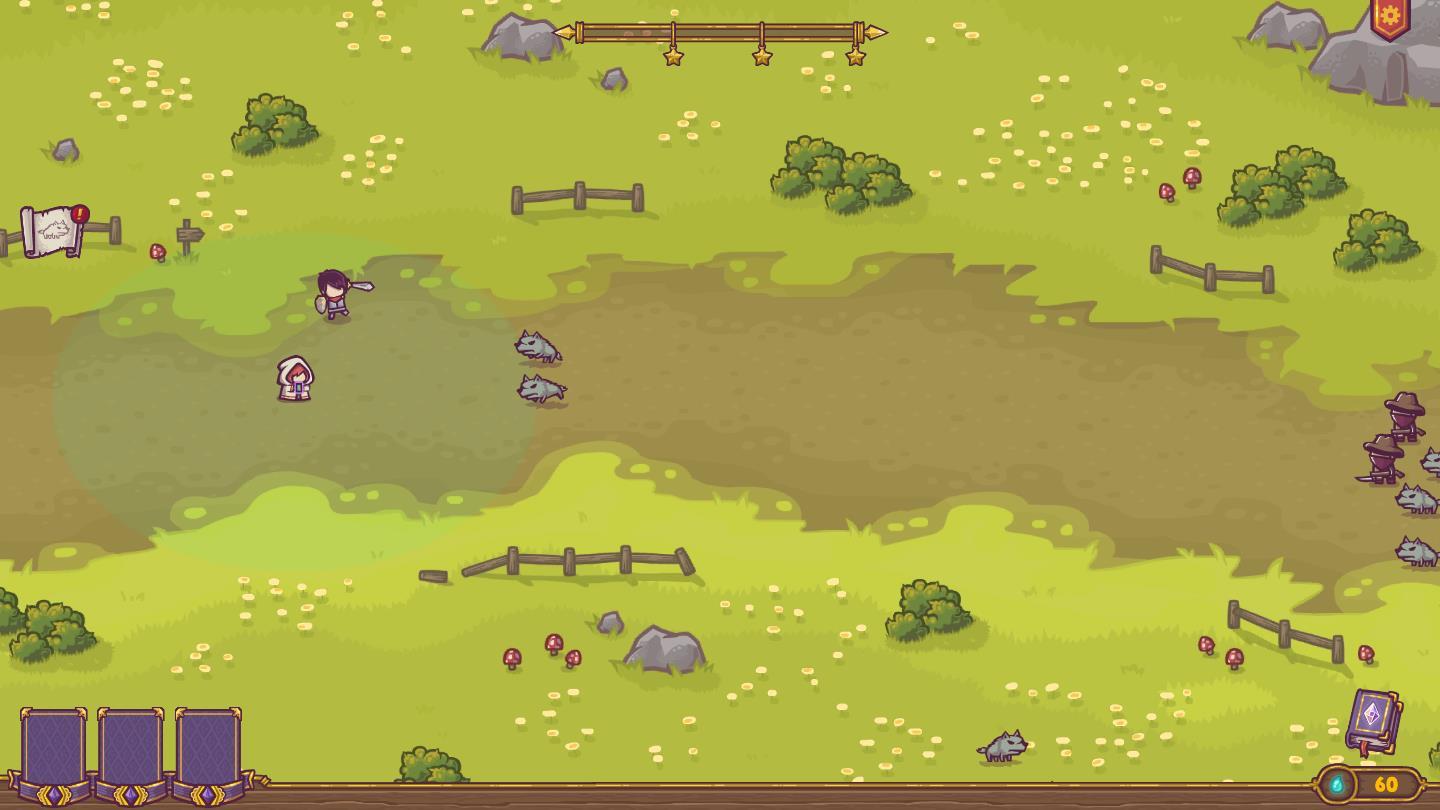Screen dimensions: 1440x810
Task: Click the middle star on the wave bar
Action: coord(764,55)
